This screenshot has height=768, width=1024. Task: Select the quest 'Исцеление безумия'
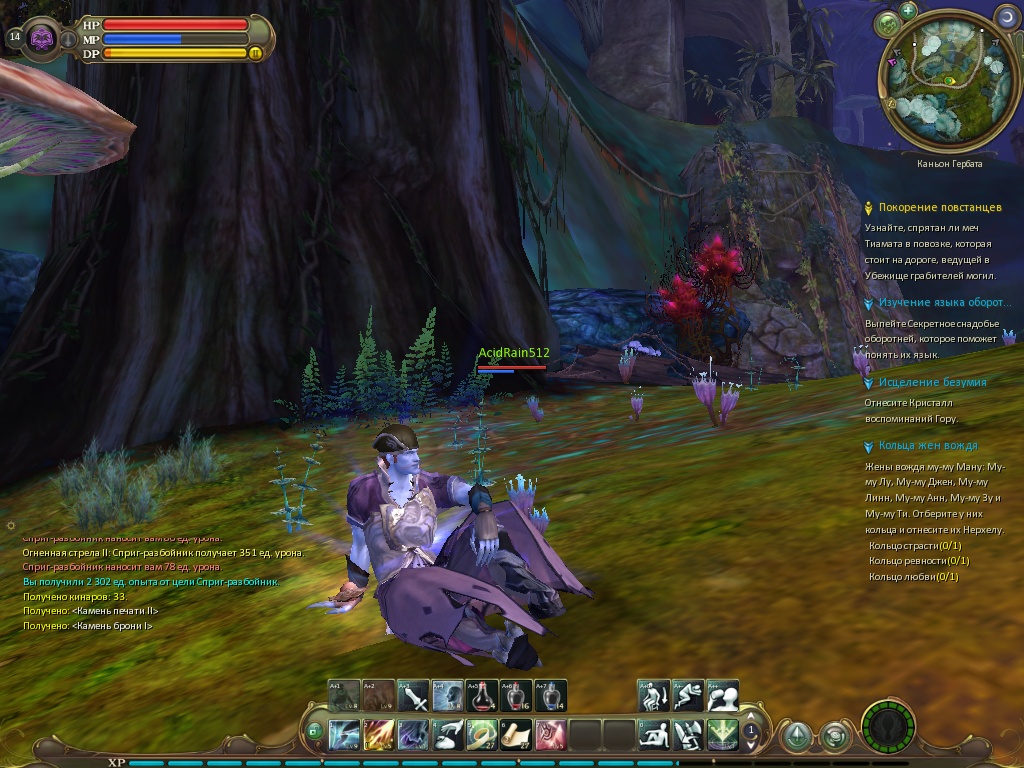point(932,382)
